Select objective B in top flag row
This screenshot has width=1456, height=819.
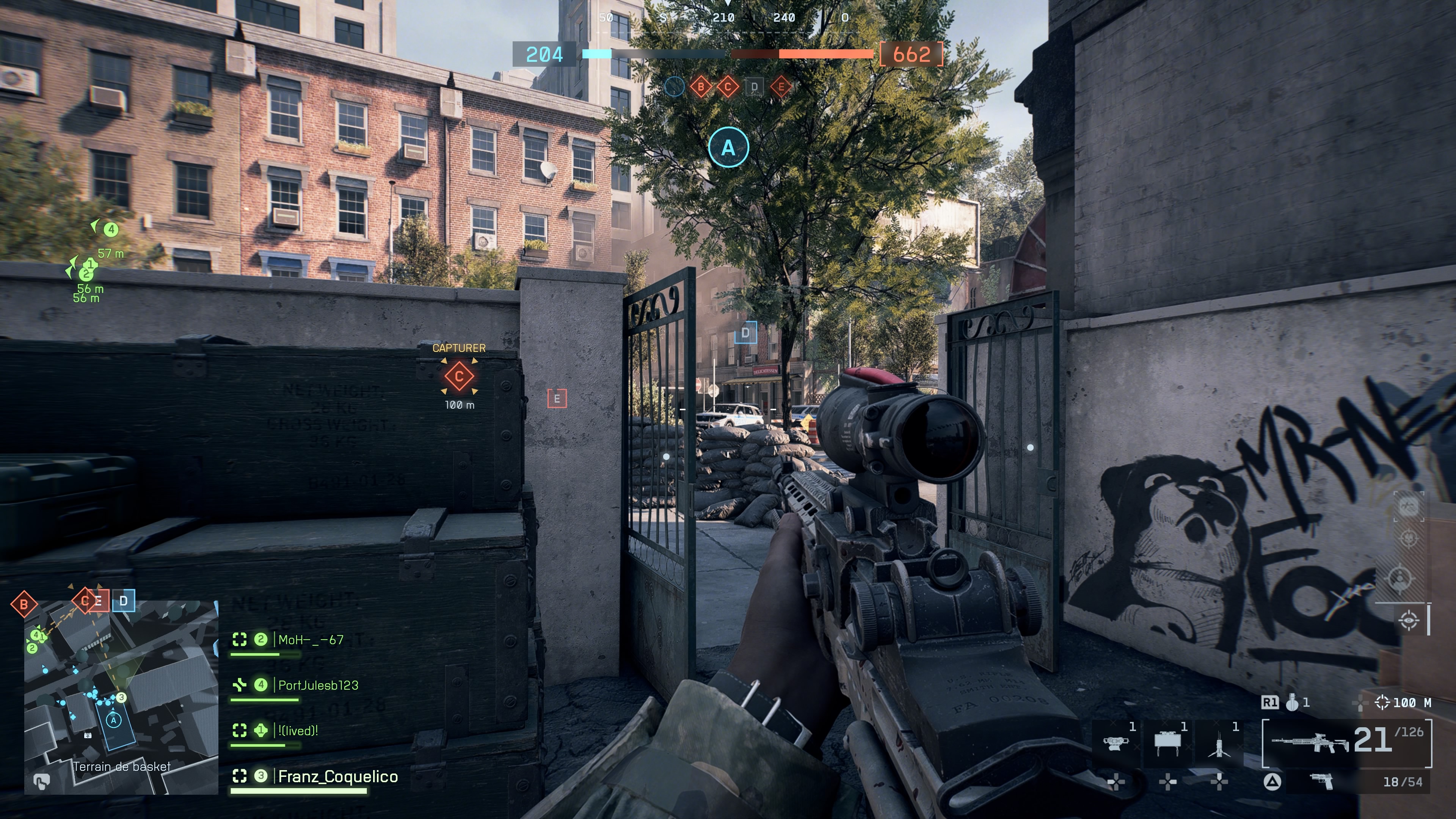[701, 87]
